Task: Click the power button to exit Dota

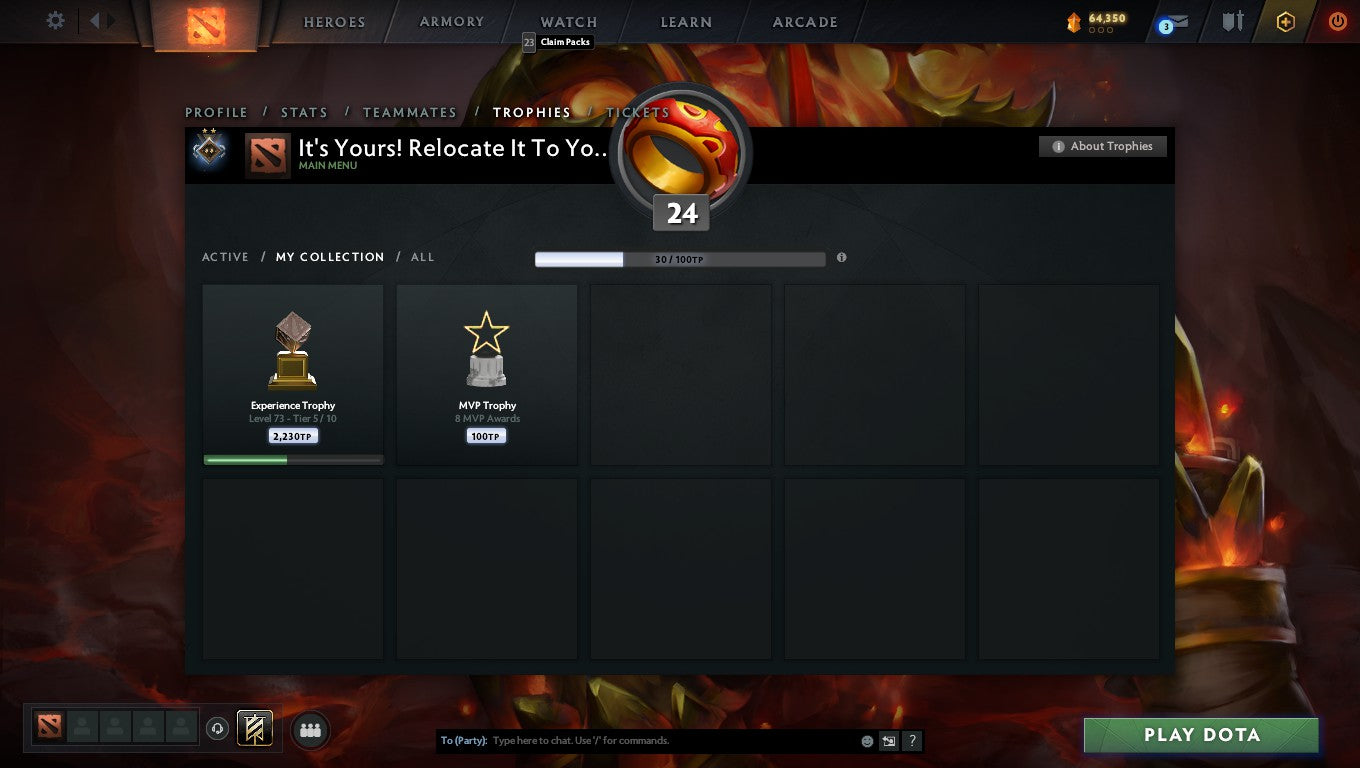Action: click(1338, 21)
